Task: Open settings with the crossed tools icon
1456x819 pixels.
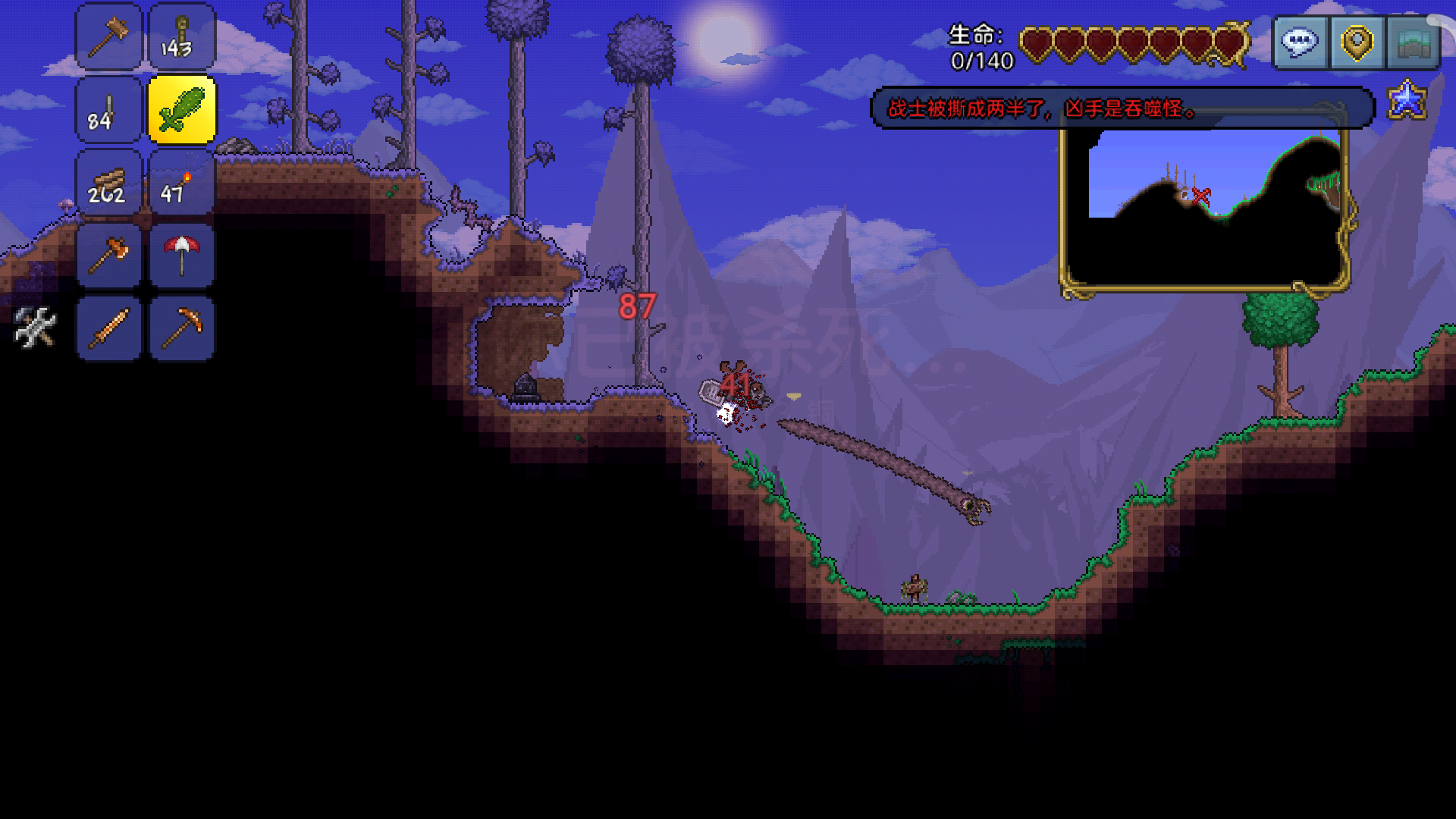Action: pos(35,328)
